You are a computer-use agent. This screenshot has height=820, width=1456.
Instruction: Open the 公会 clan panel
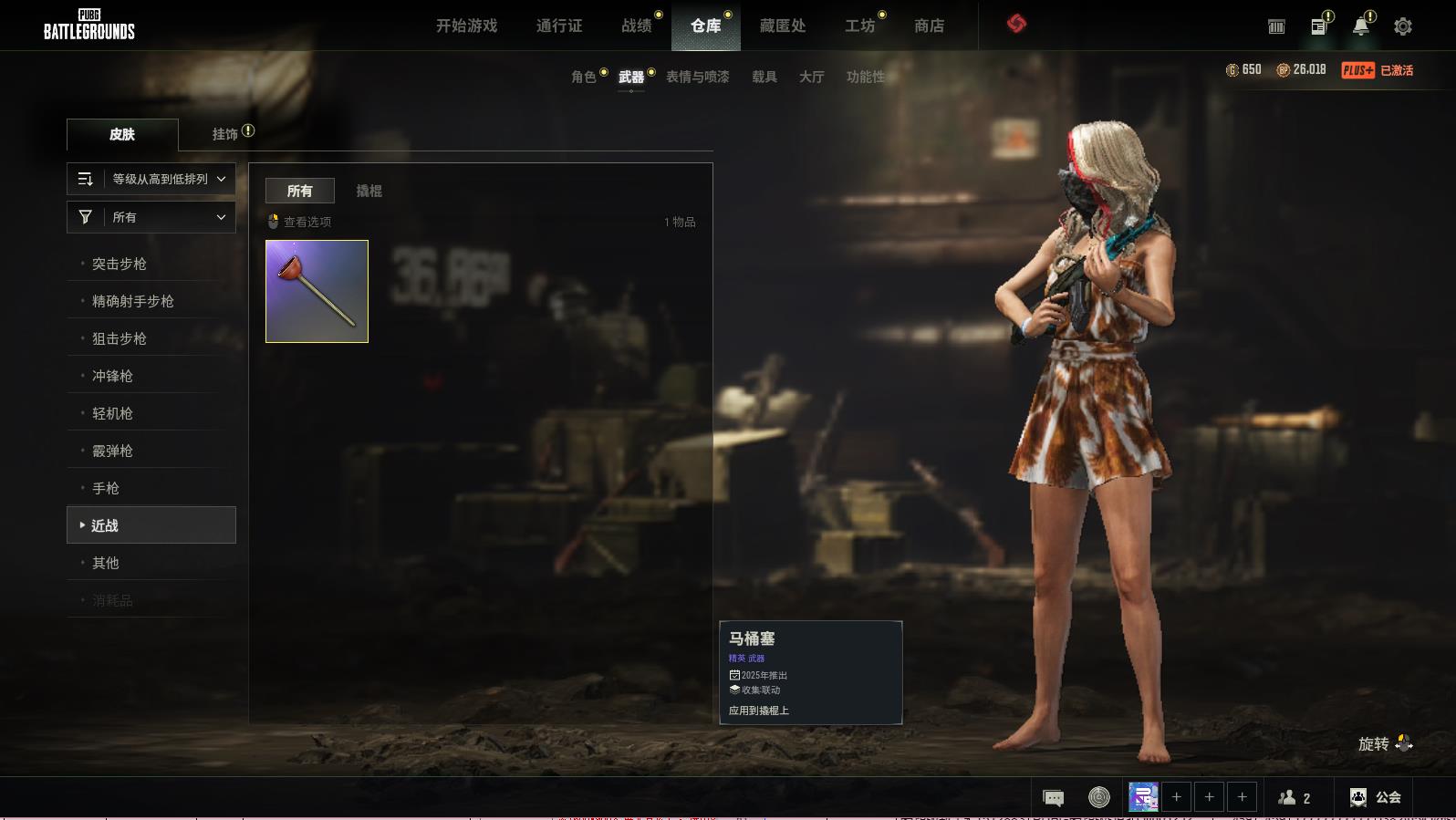(1376, 797)
